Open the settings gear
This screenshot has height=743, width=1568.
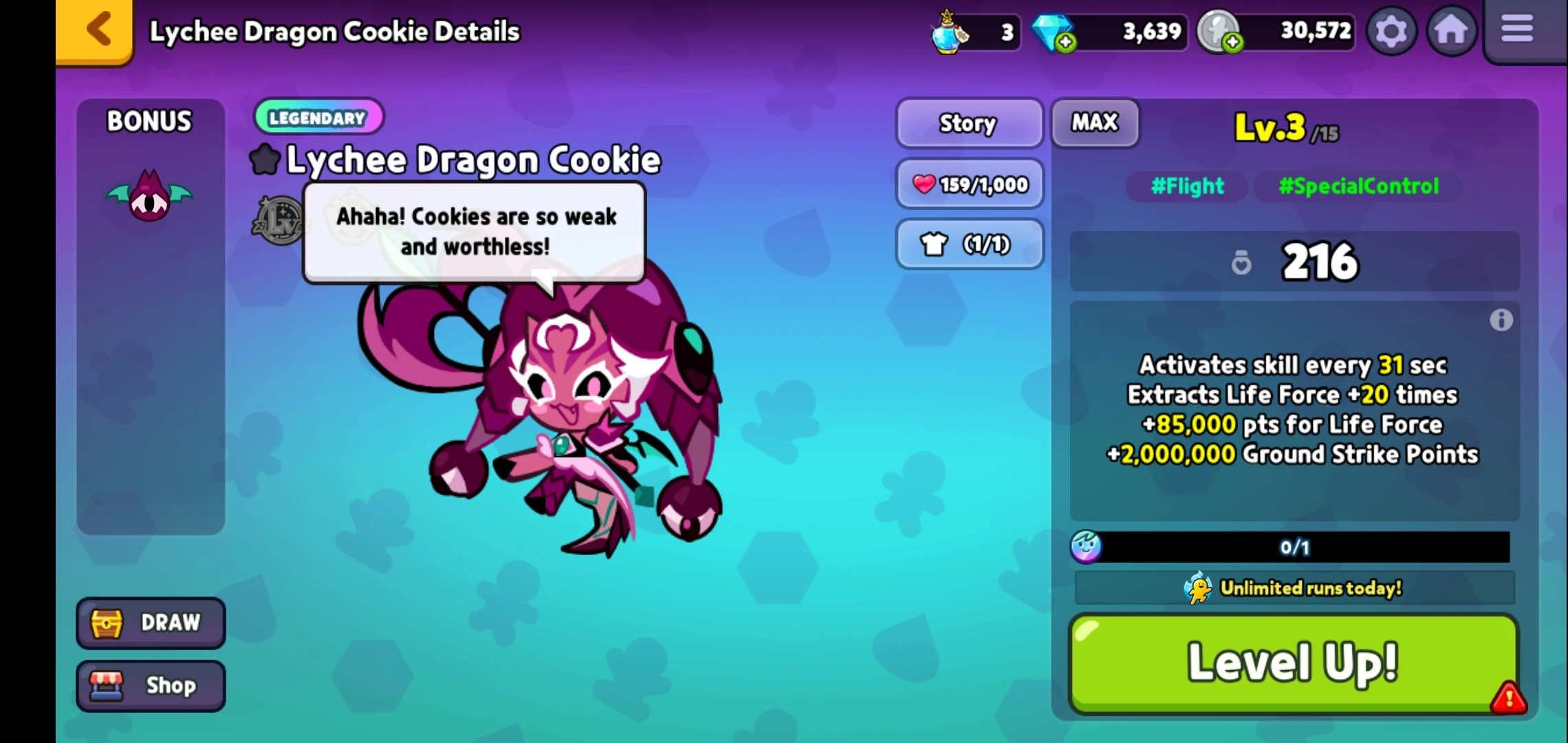click(x=1391, y=30)
